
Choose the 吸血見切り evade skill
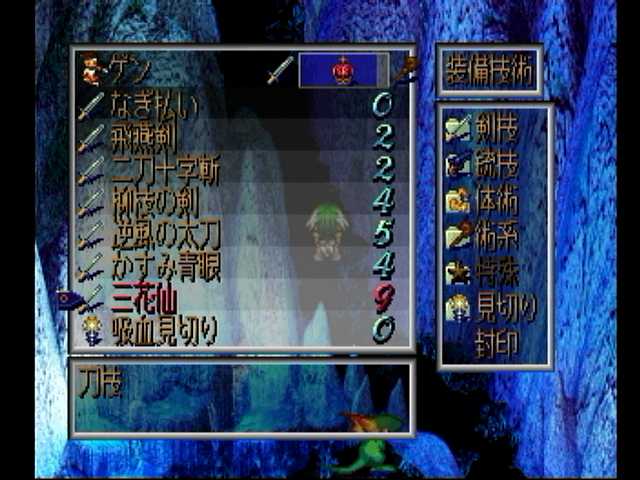pyautogui.click(x=163, y=329)
